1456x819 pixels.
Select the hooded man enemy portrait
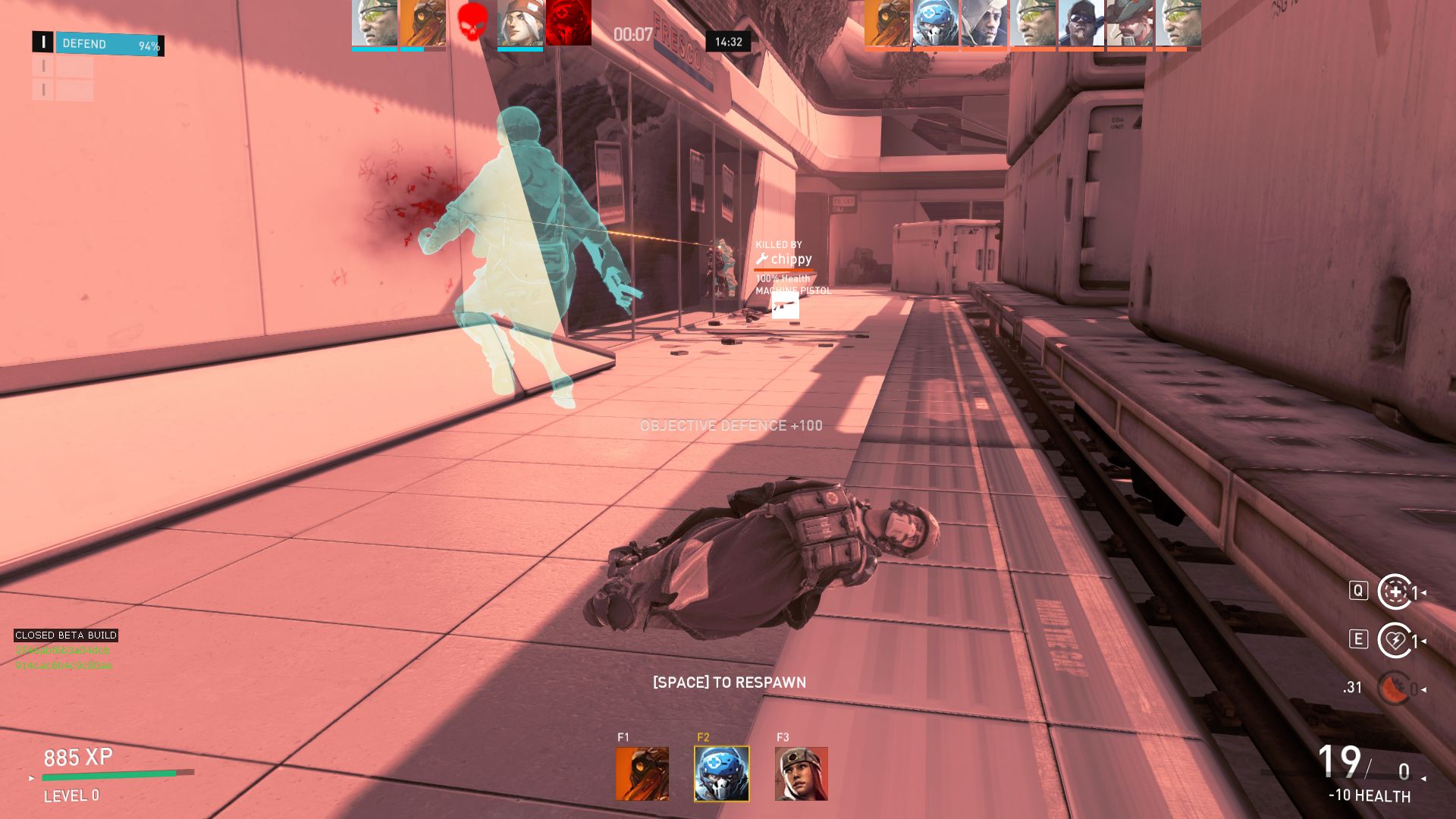click(x=984, y=23)
